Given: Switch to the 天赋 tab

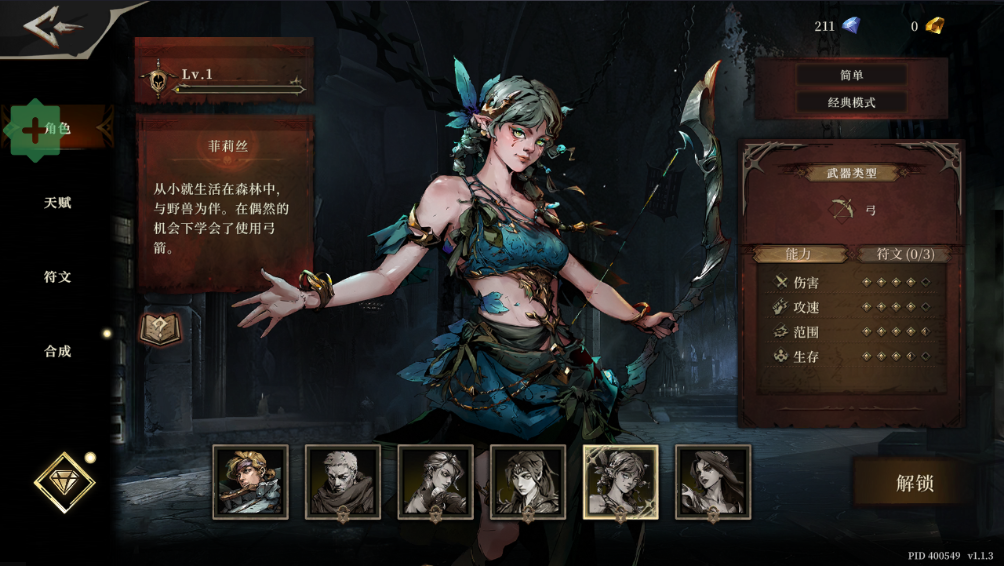Looking at the screenshot, I should pyautogui.click(x=57, y=203).
